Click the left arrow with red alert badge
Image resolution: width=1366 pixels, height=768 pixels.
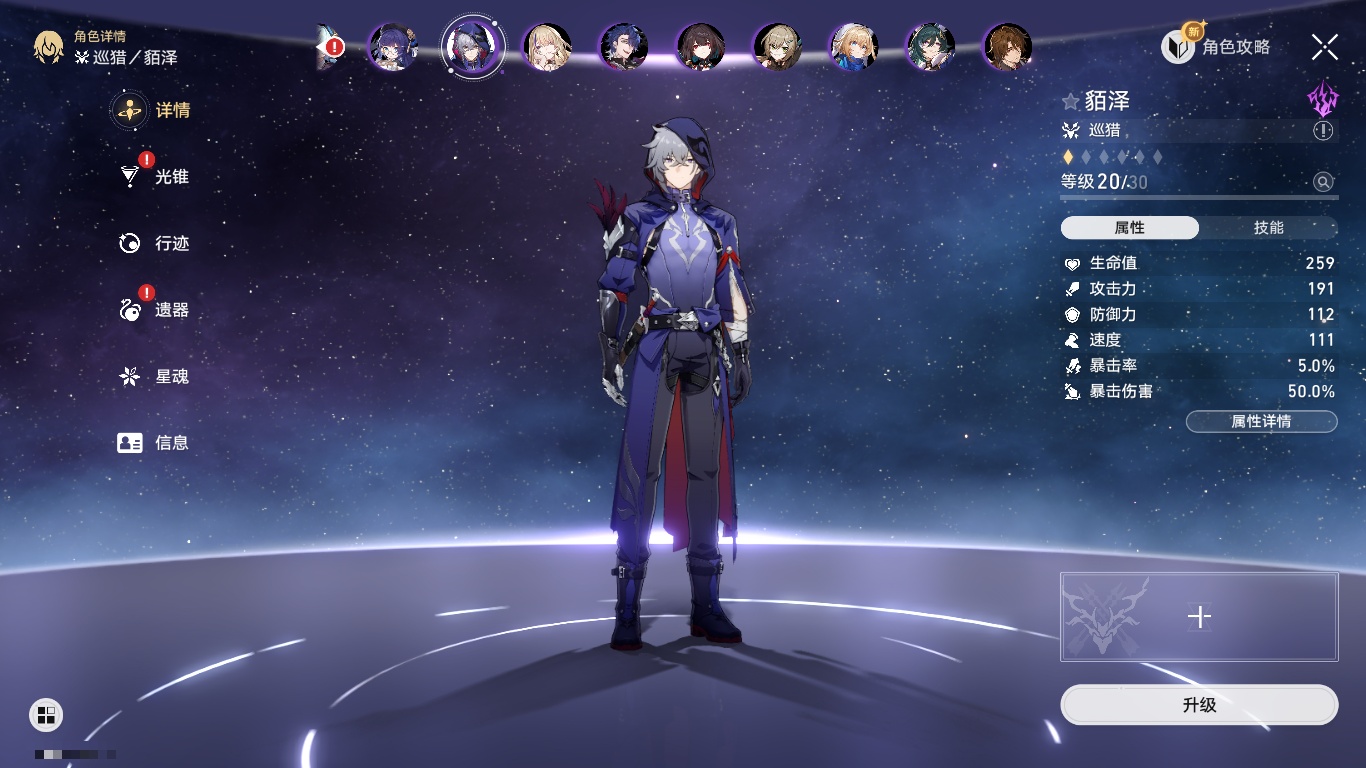tap(328, 47)
